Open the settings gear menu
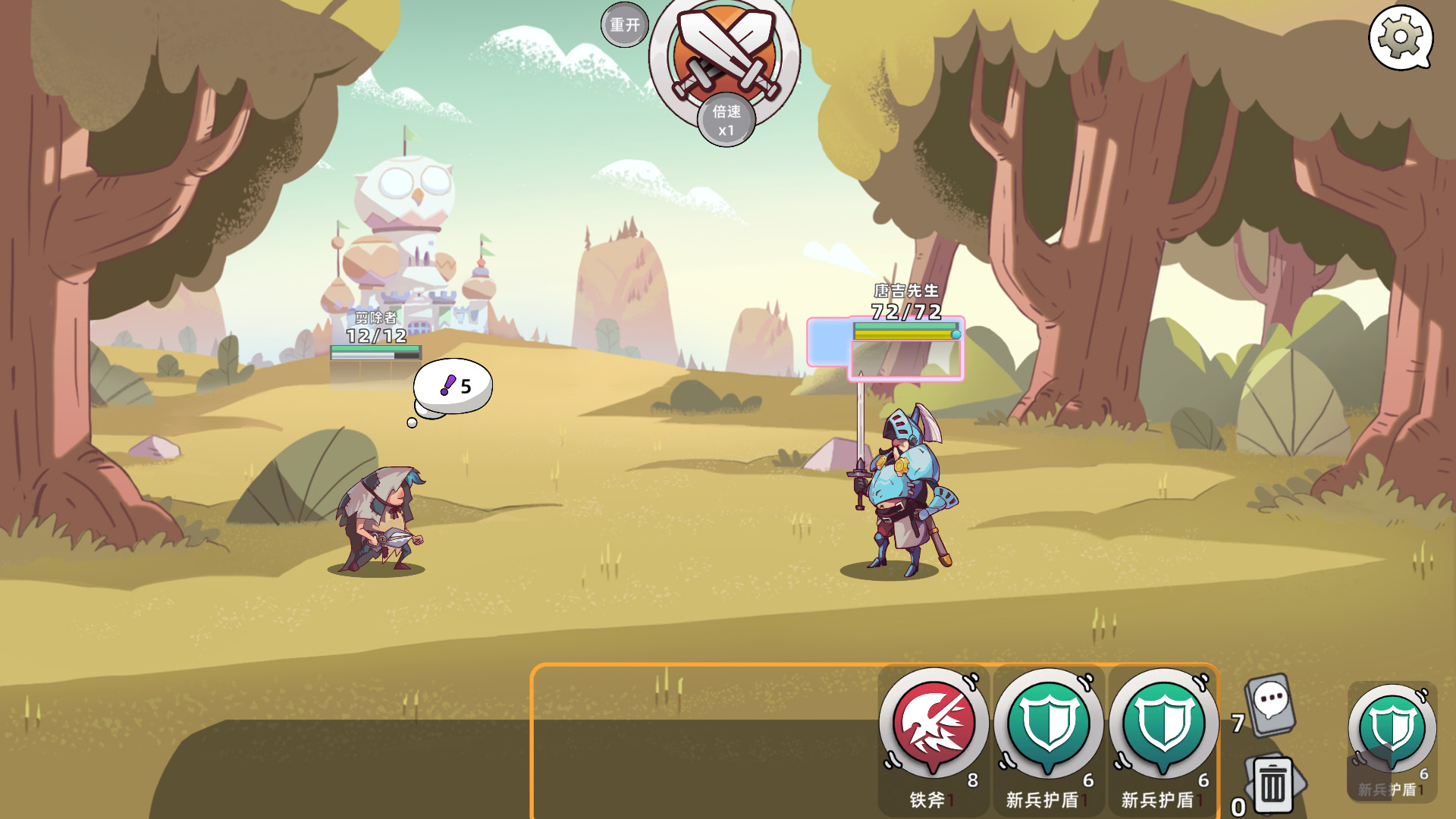This screenshot has height=819, width=1456. point(1399,36)
